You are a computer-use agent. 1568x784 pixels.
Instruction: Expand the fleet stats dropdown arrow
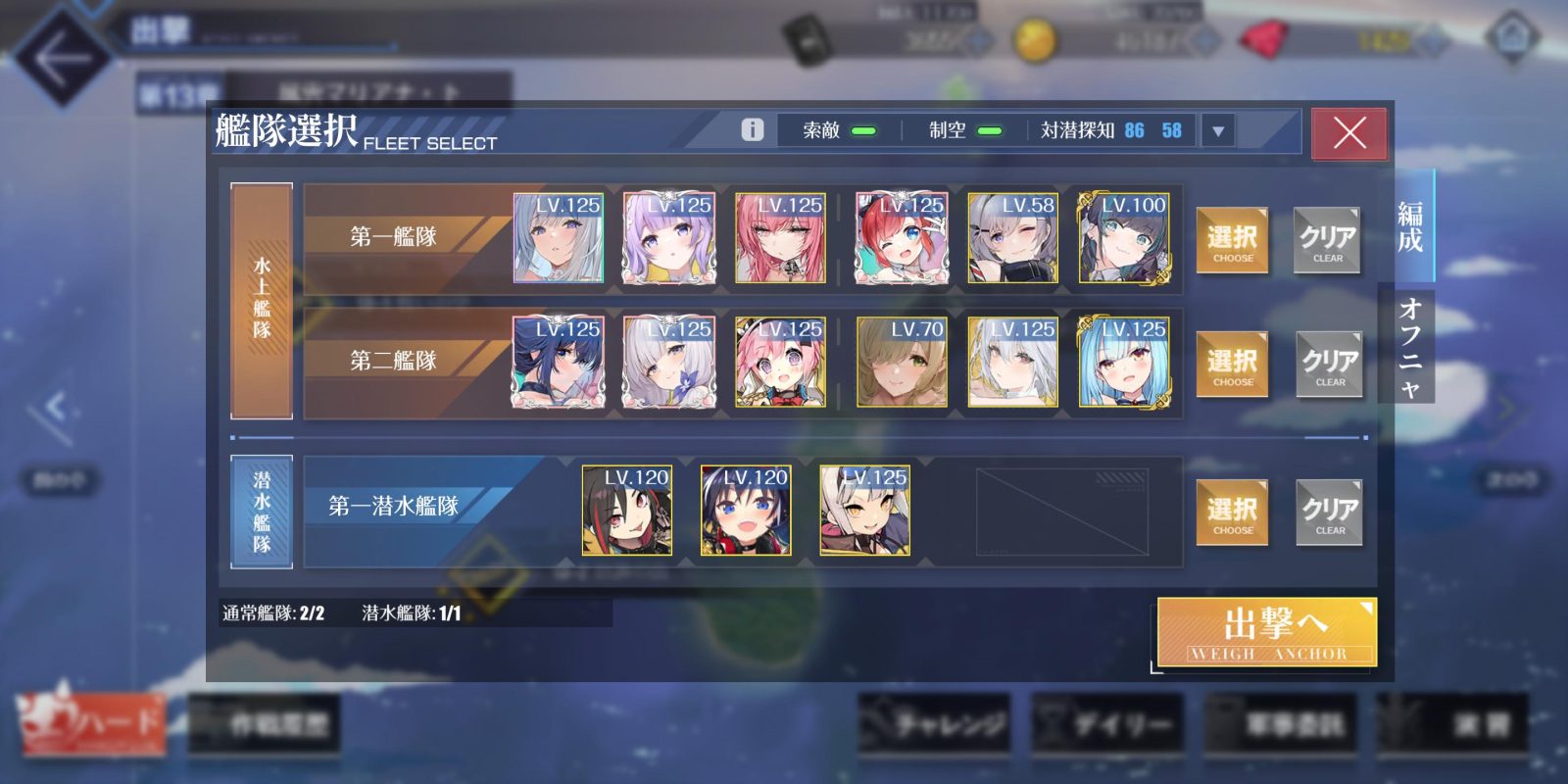coord(1218,131)
